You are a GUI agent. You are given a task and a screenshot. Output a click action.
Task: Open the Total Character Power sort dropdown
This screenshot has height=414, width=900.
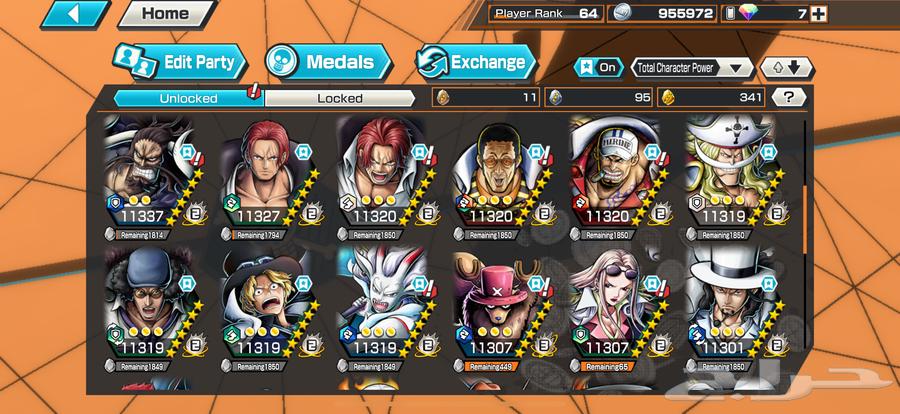click(x=691, y=68)
